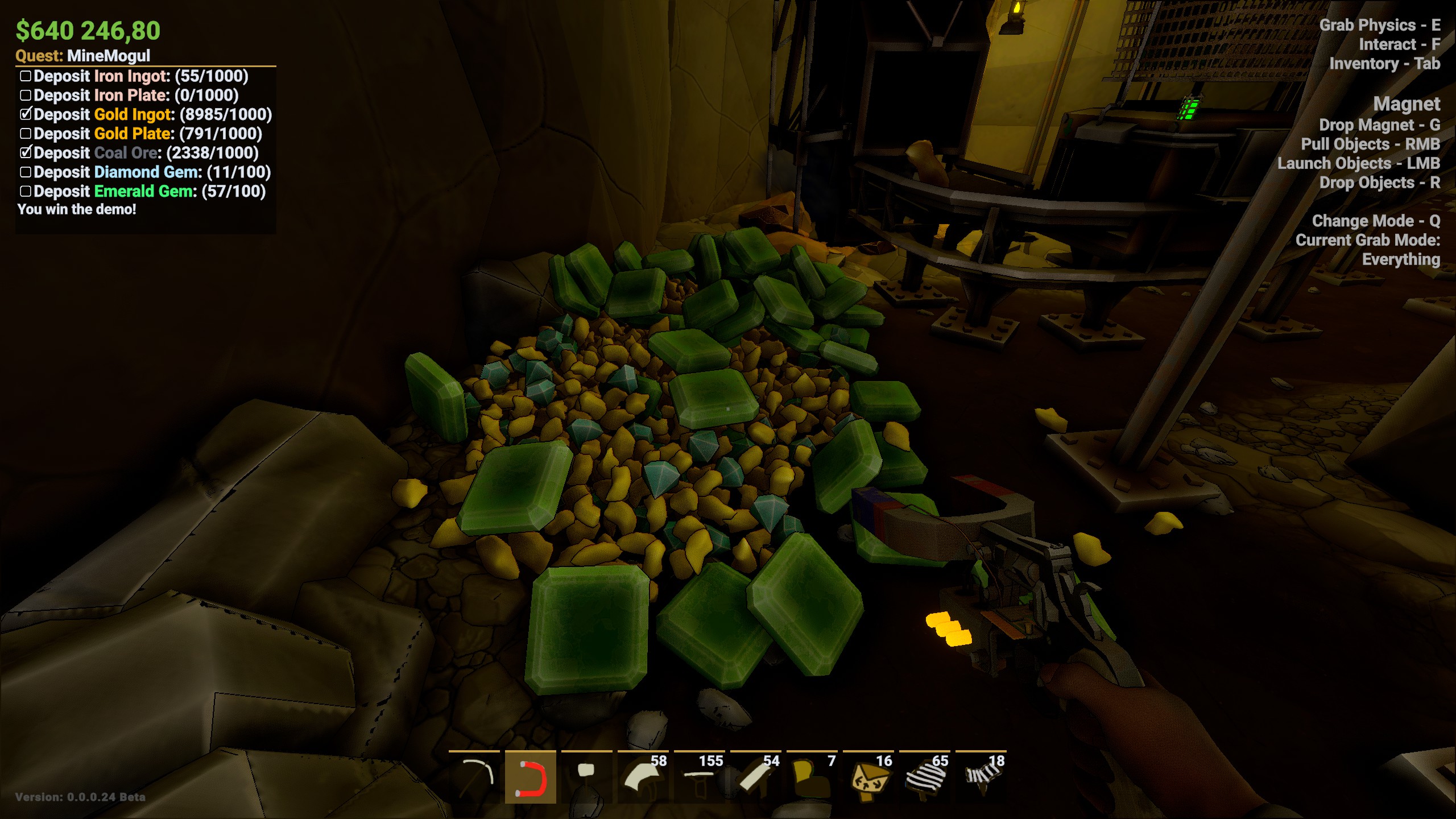The width and height of the screenshot is (1456, 819).
Task: Select the curved conveyor slot with 58
Action: coord(643,777)
